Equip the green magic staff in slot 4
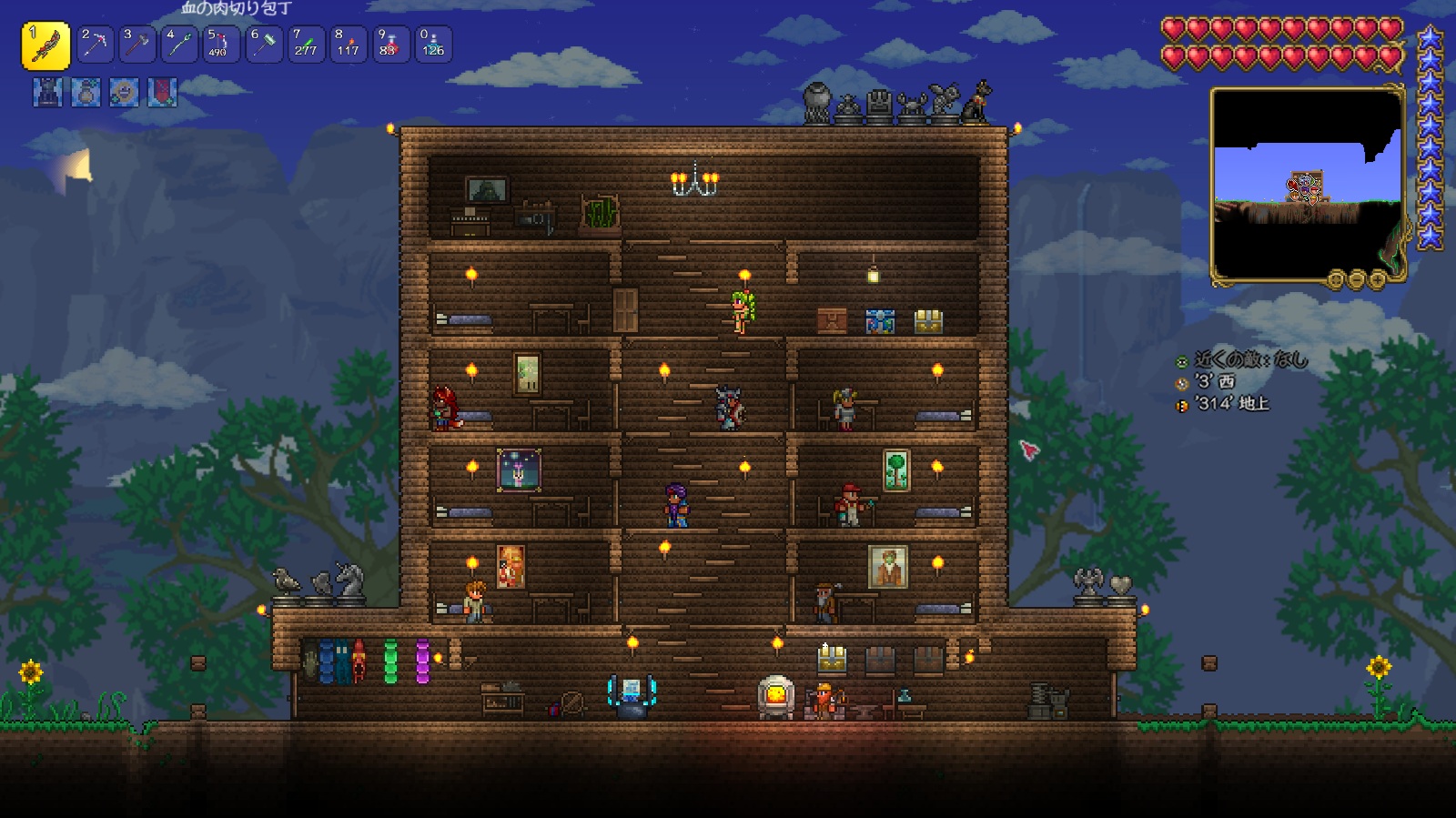Viewport: 1456px width, 818px height. click(x=179, y=45)
